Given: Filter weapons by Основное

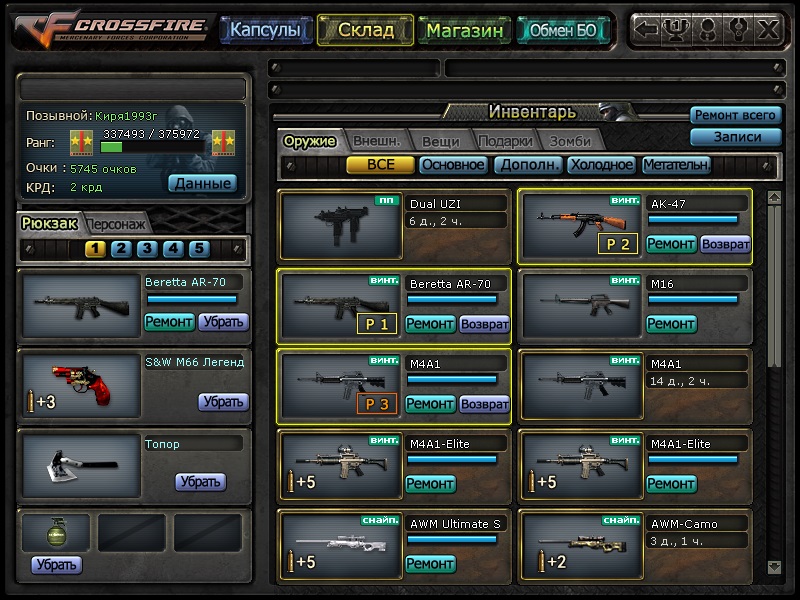Looking at the screenshot, I should click(453, 165).
